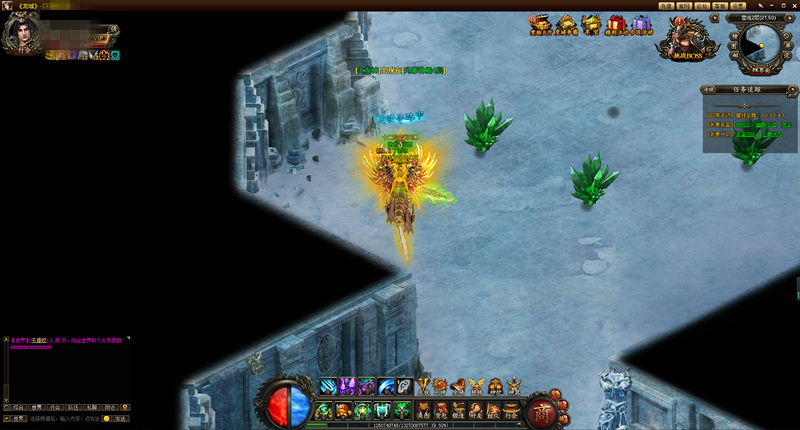The height and width of the screenshot is (430, 800).
Task: Send the chat message with 发送
Action: [x=120, y=419]
